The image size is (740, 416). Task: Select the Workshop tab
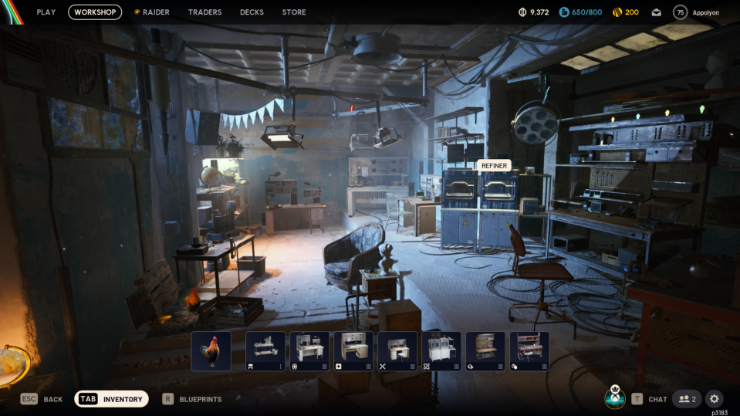point(95,12)
